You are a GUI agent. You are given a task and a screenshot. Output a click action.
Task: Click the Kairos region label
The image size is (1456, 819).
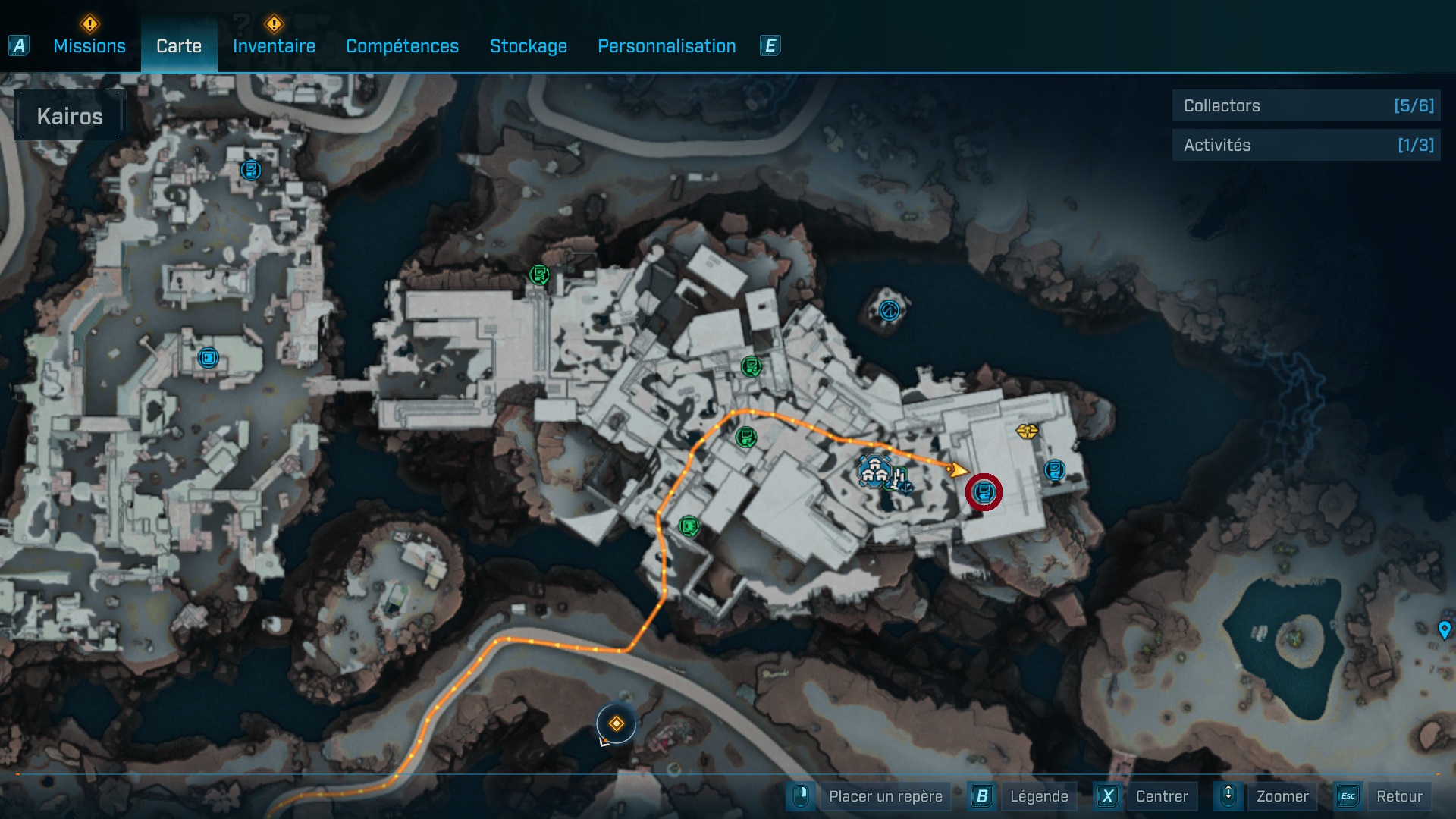70,116
